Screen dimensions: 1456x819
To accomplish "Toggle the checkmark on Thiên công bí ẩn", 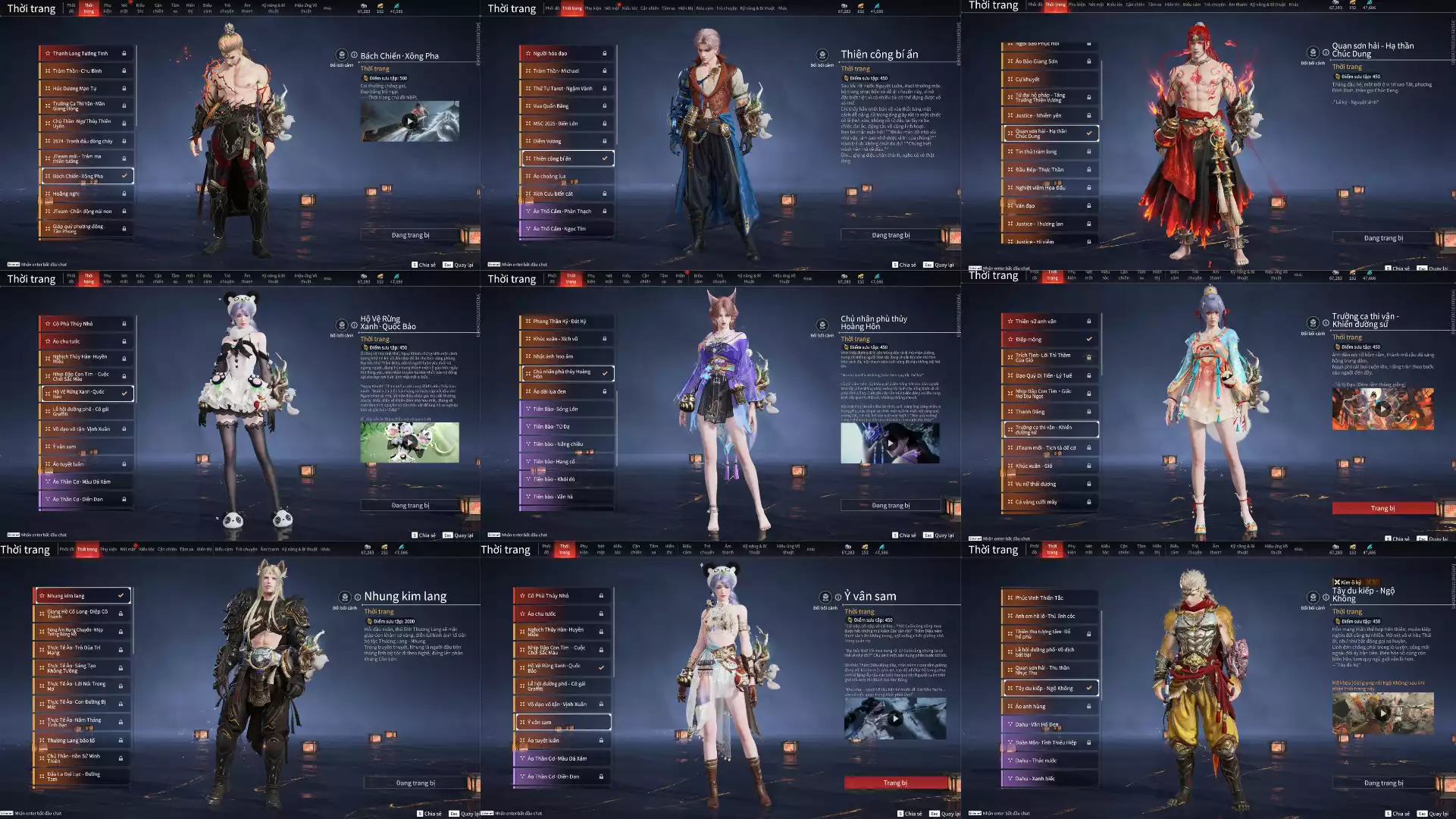I will tap(605, 158).
